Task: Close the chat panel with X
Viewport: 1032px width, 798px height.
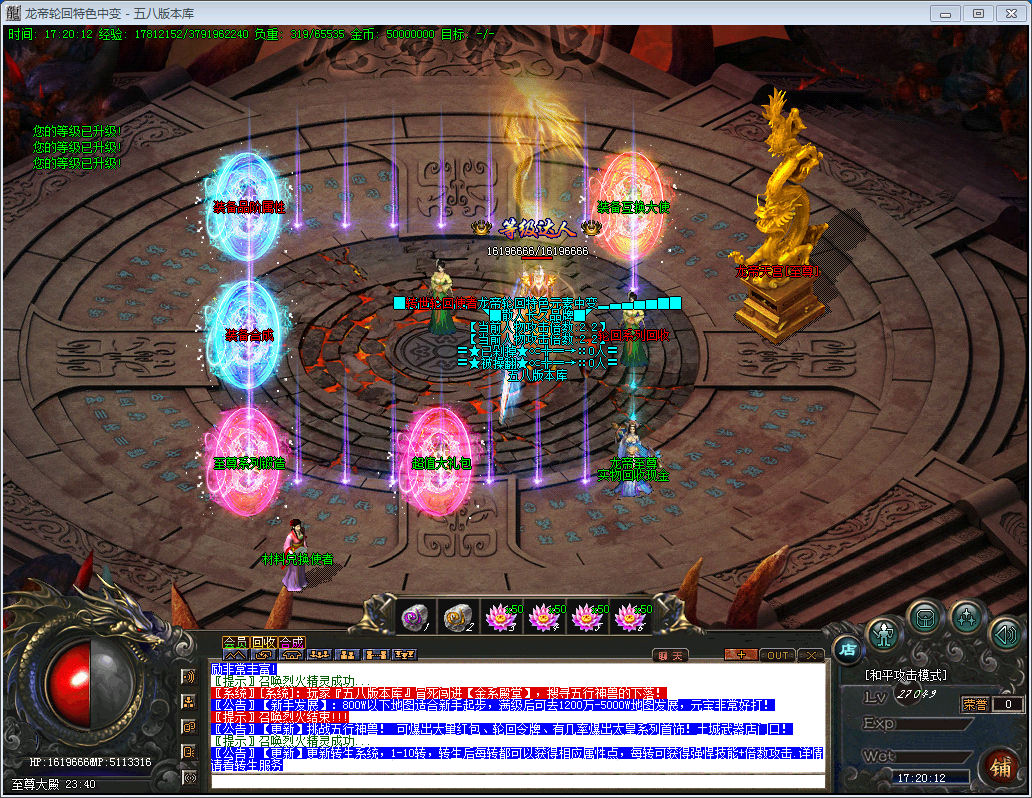Action: point(811,656)
